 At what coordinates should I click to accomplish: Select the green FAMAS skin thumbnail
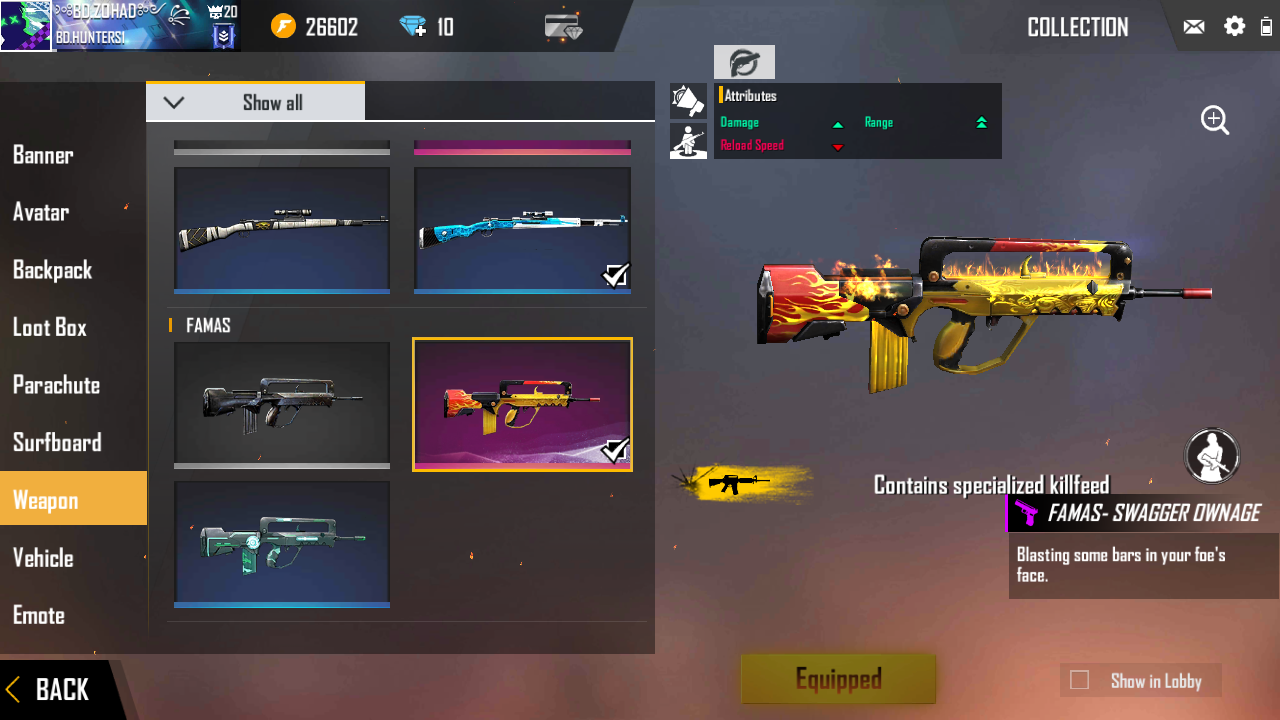(281, 543)
